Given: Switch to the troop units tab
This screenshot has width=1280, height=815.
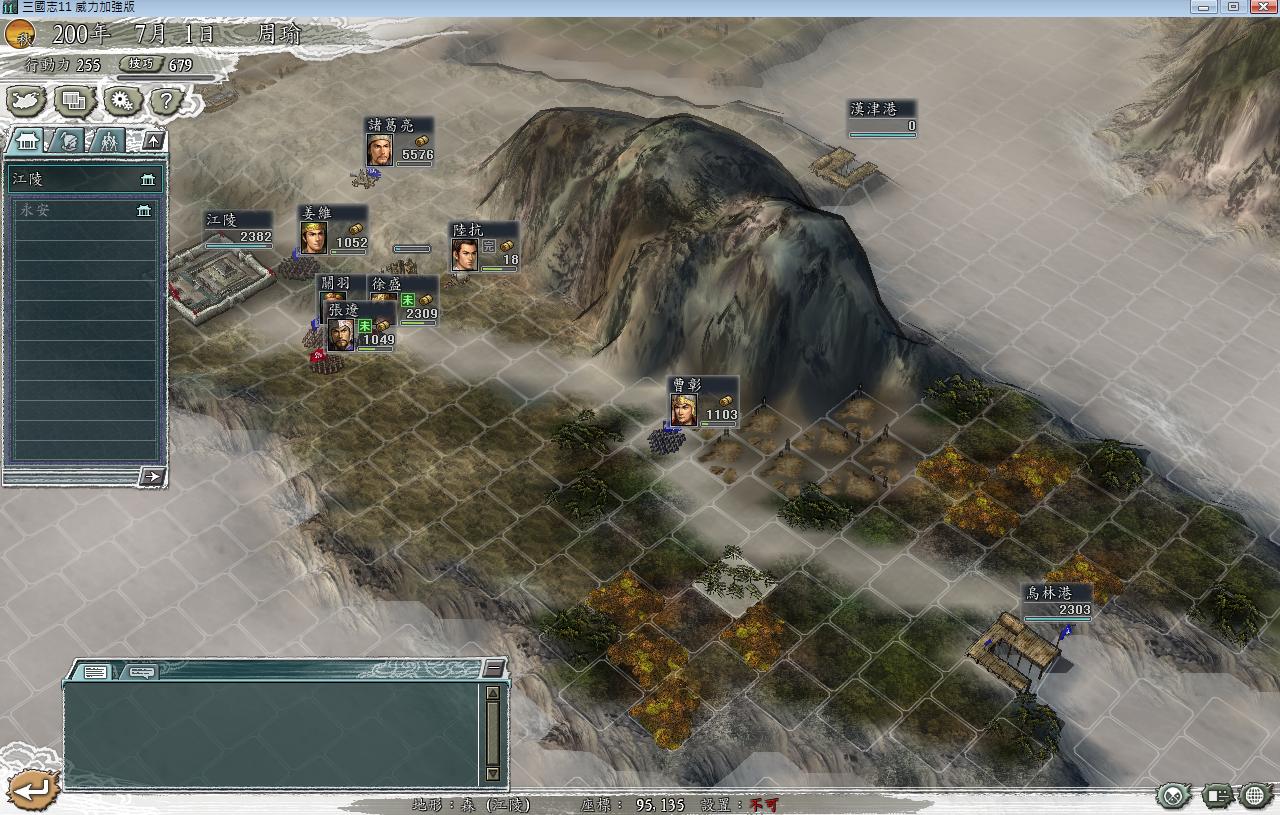Looking at the screenshot, I should point(108,141).
